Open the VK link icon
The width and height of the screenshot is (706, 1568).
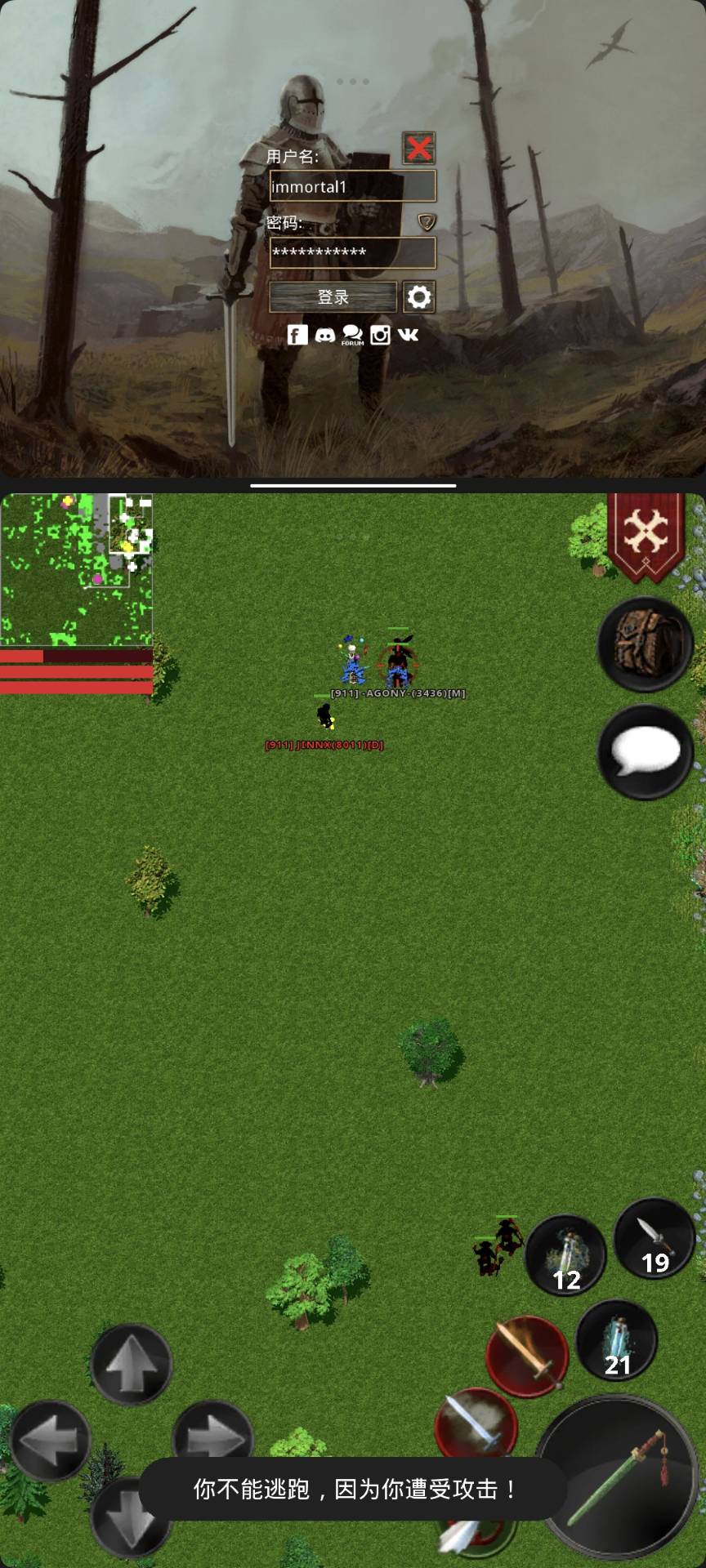[x=408, y=335]
